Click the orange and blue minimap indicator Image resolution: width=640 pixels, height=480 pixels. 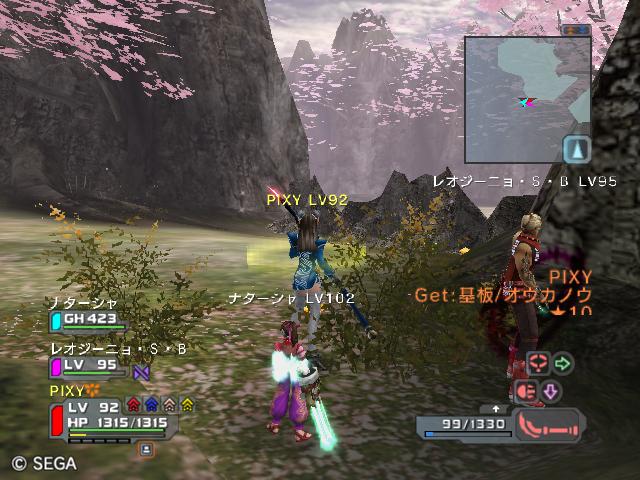click(x=575, y=30)
